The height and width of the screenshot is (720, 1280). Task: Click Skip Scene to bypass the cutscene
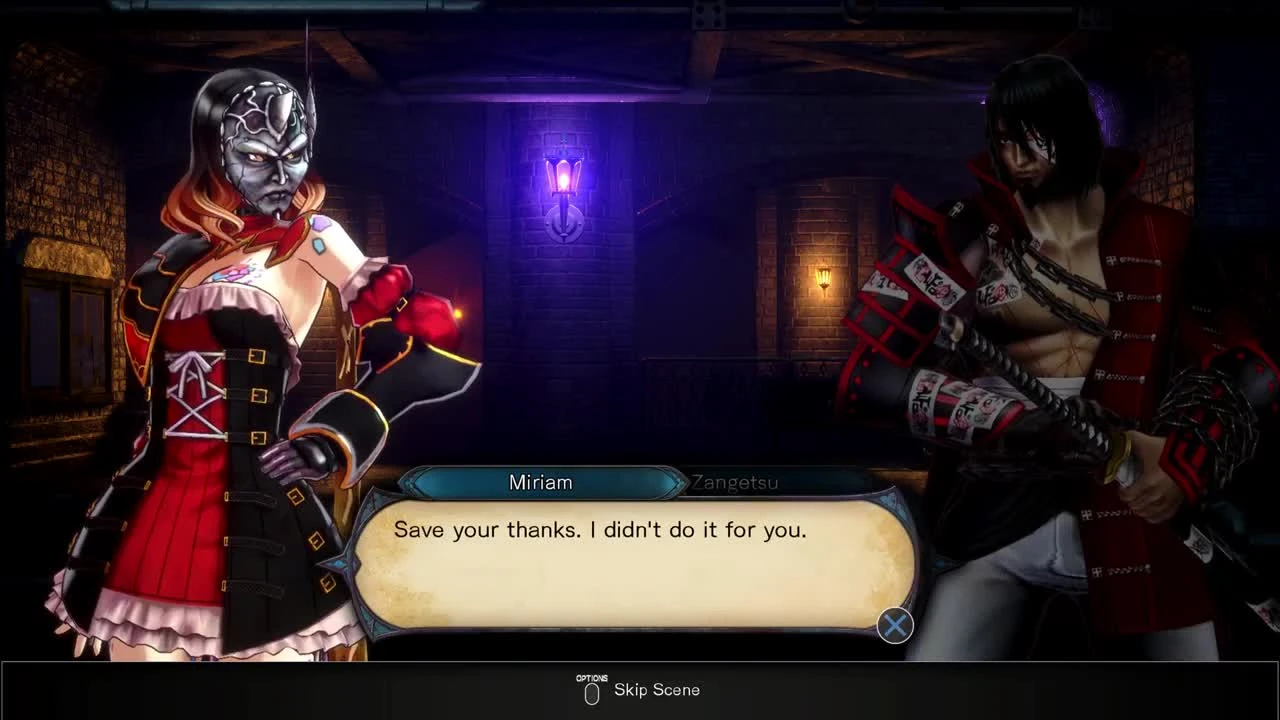point(657,689)
